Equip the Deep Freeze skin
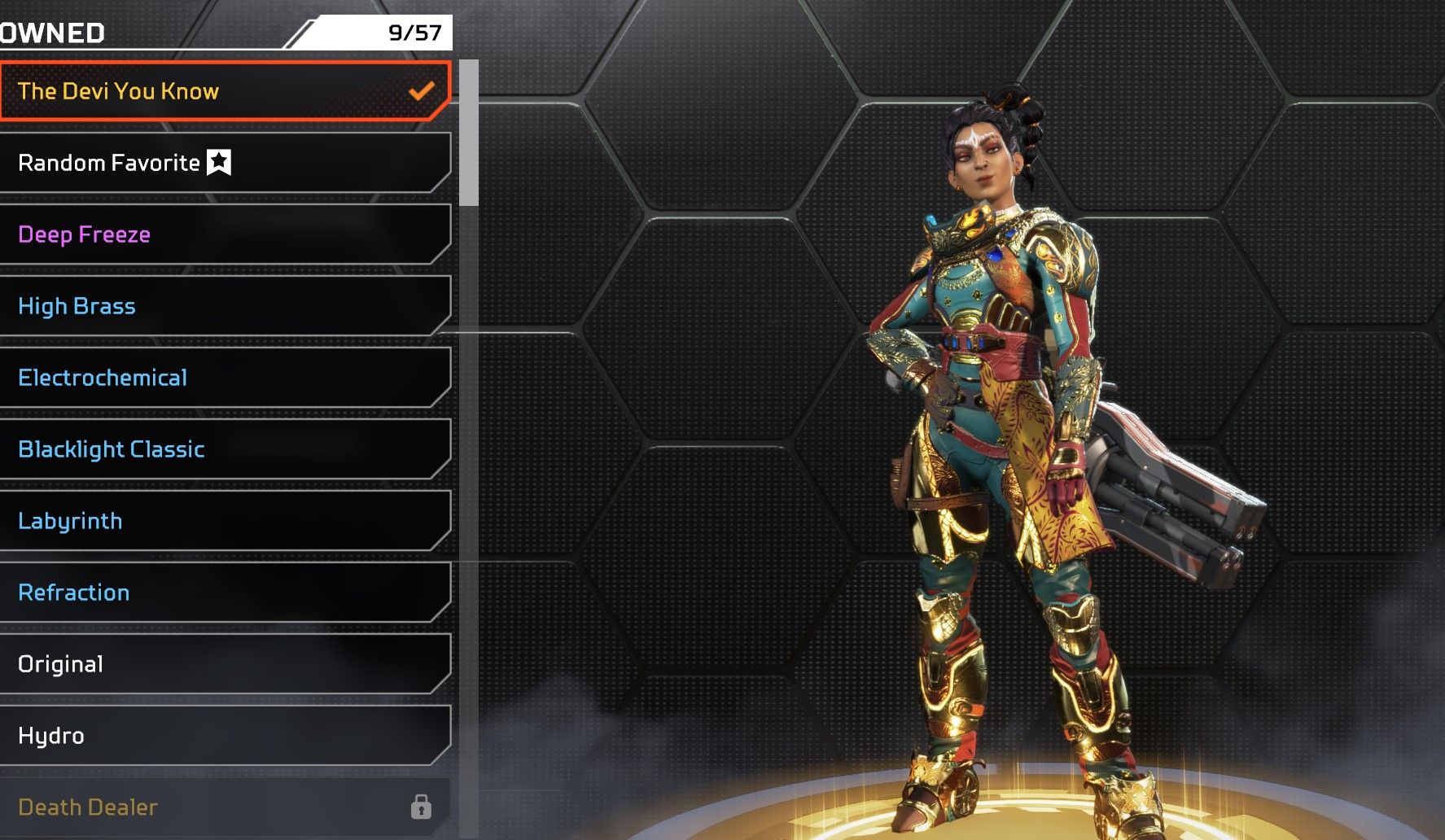1445x840 pixels. (x=224, y=234)
